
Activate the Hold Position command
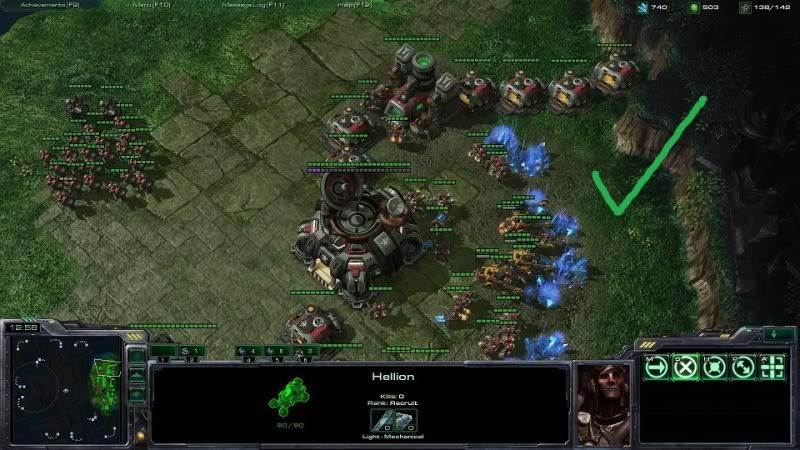point(714,367)
